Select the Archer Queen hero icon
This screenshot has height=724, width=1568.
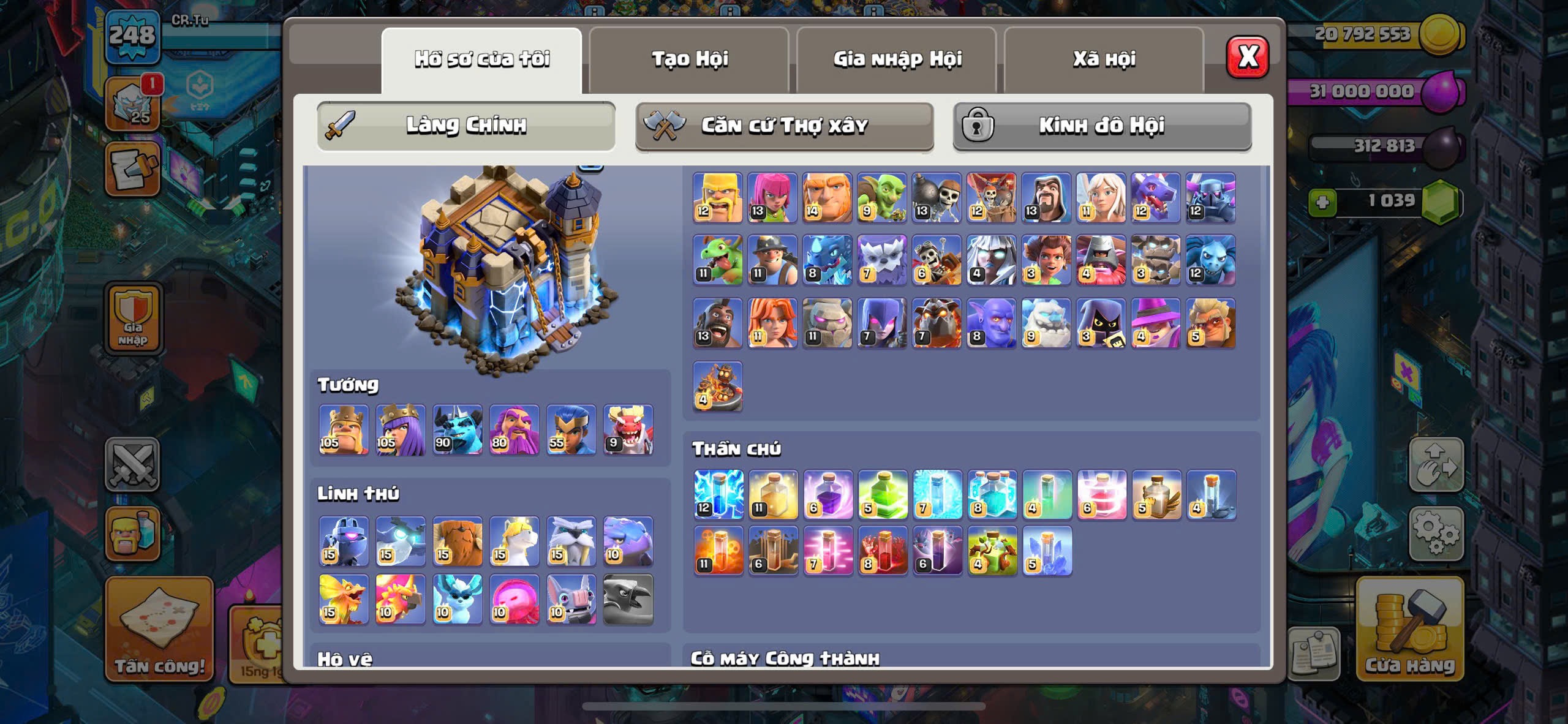click(x=401, y=429)
